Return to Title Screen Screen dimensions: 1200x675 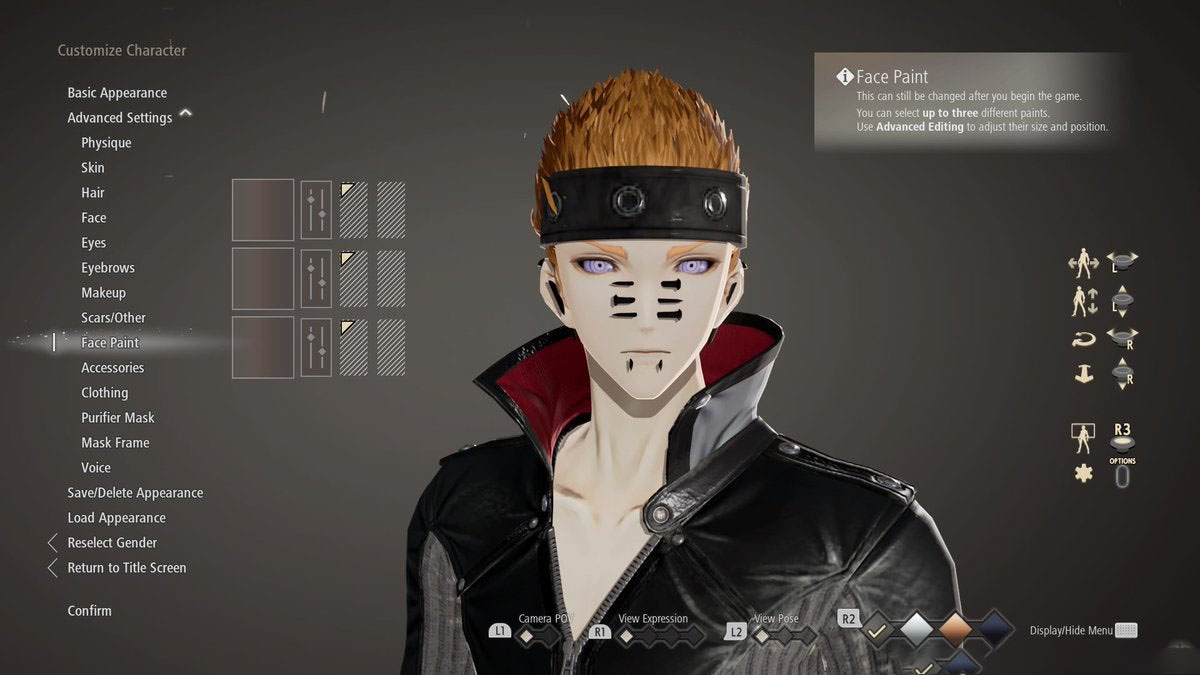pyautogui.click(x=127, y=568)
